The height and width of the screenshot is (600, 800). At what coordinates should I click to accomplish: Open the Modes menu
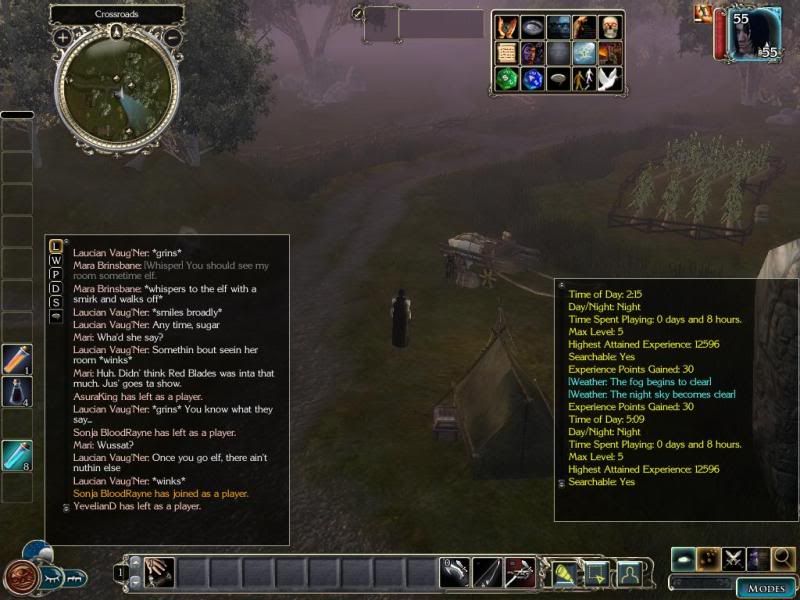(766, 588)
